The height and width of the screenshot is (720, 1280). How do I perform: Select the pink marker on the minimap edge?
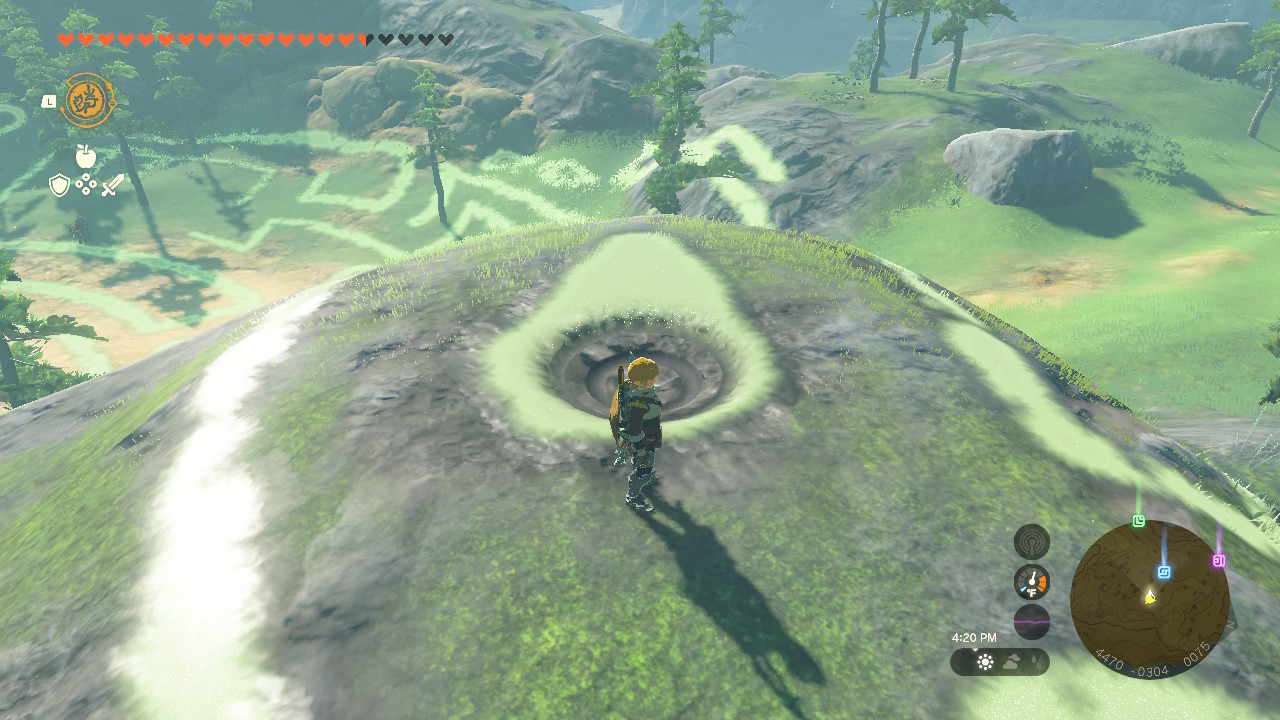pyautogui.click(x=1219, y=560)
